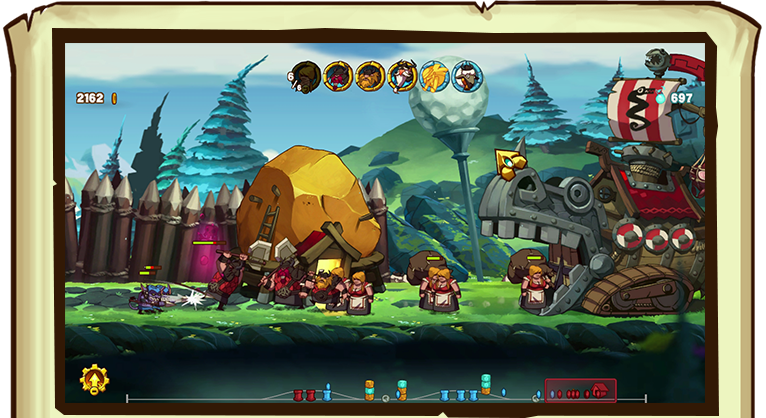Screen dimensions: 766x418
Task: Jump to the red-highlighted enemy base minimap area
Action: click(580, 391)
